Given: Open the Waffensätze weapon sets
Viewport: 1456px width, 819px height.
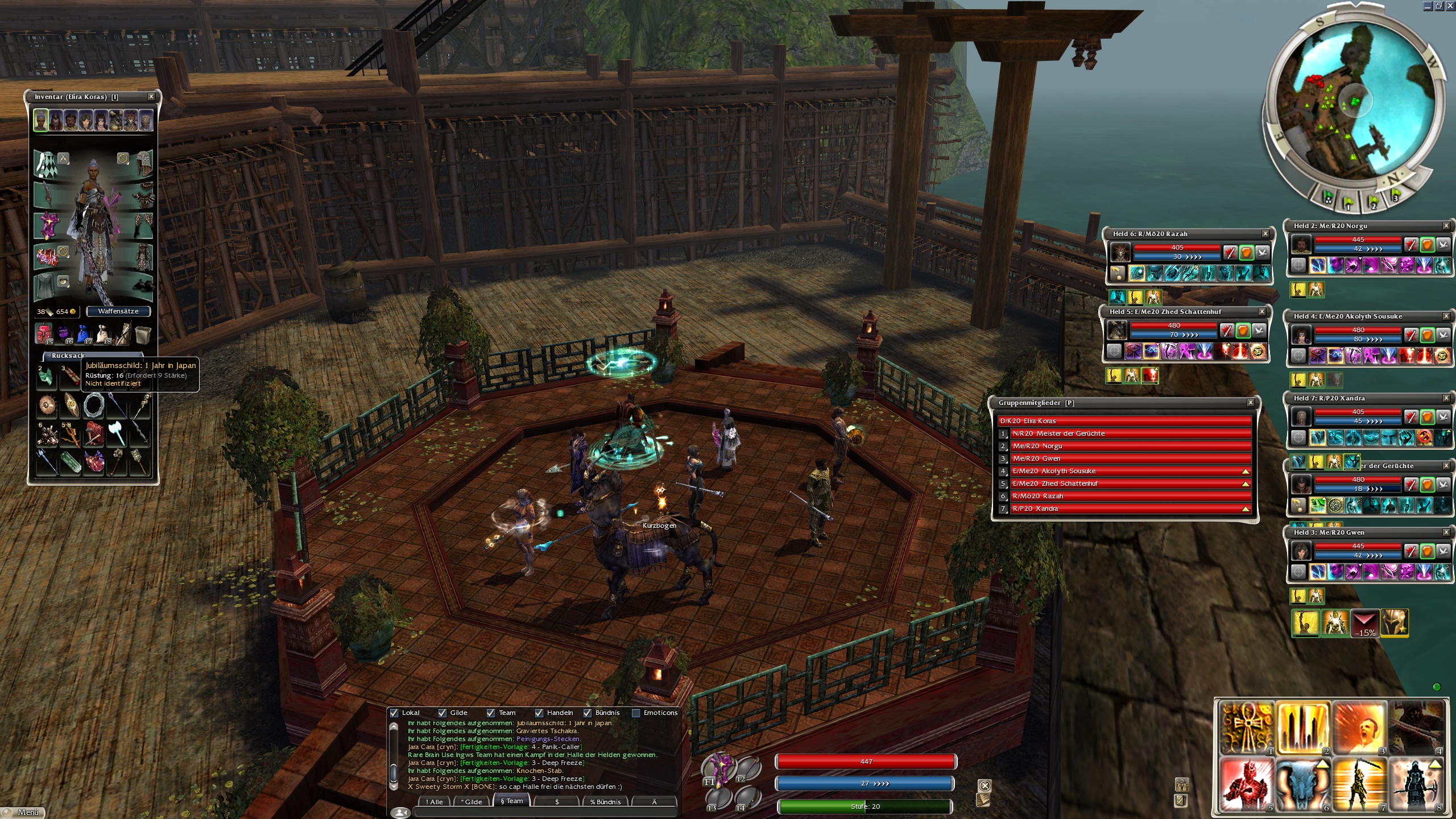Looking at the screenshot, I should click(118, 311).
